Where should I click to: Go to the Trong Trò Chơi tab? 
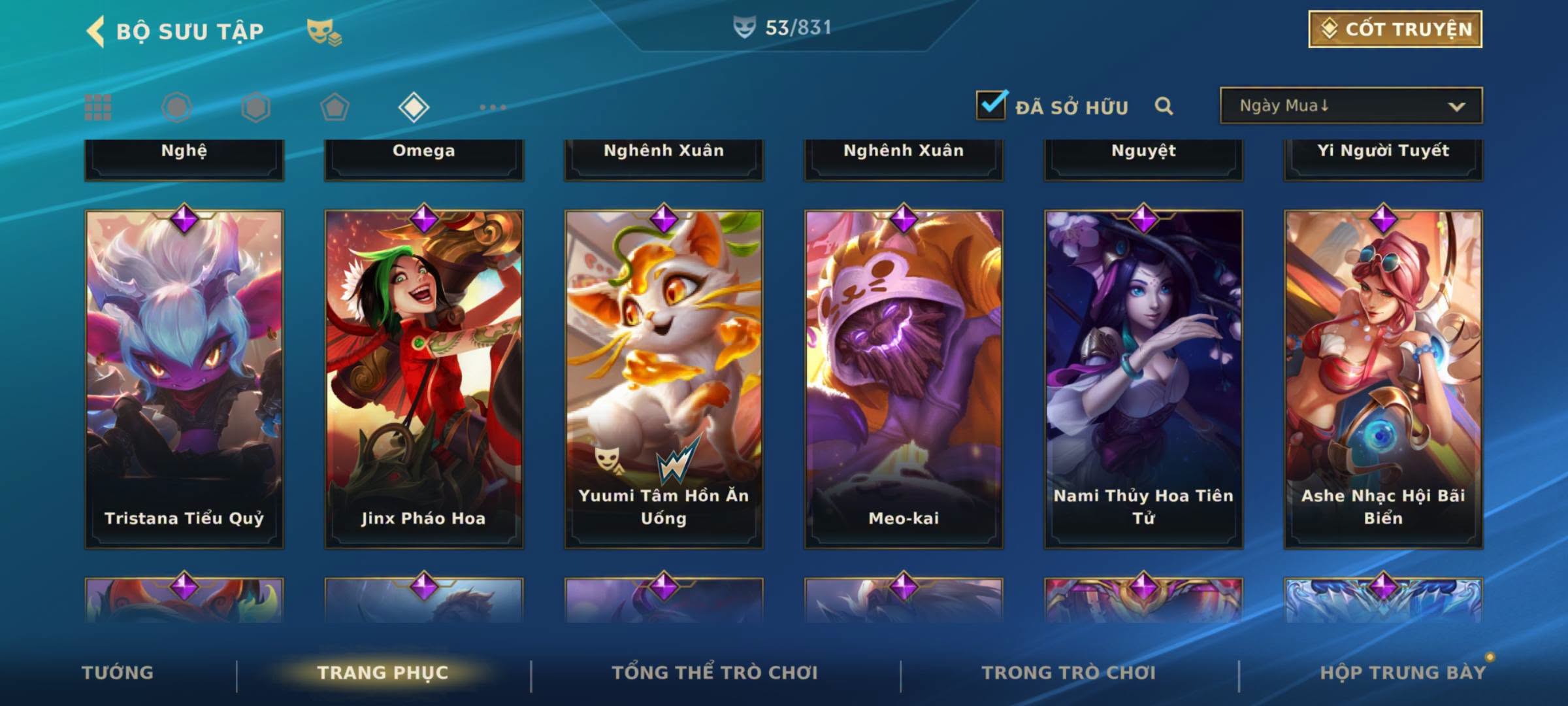click(1069, 673)
